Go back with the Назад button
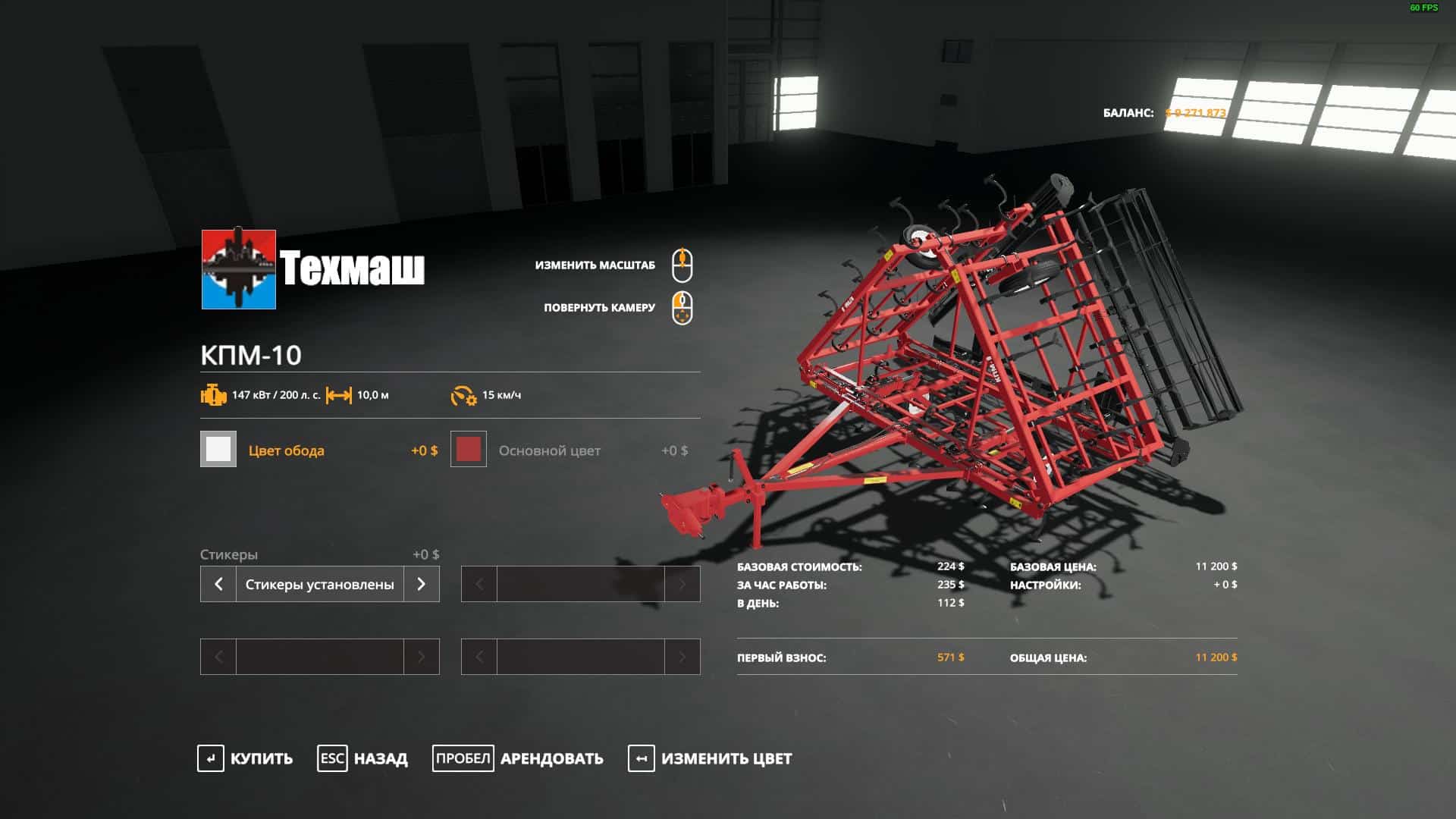This screenshot has width=1456, height=819. pyautogui.click(x=362, y=758)
